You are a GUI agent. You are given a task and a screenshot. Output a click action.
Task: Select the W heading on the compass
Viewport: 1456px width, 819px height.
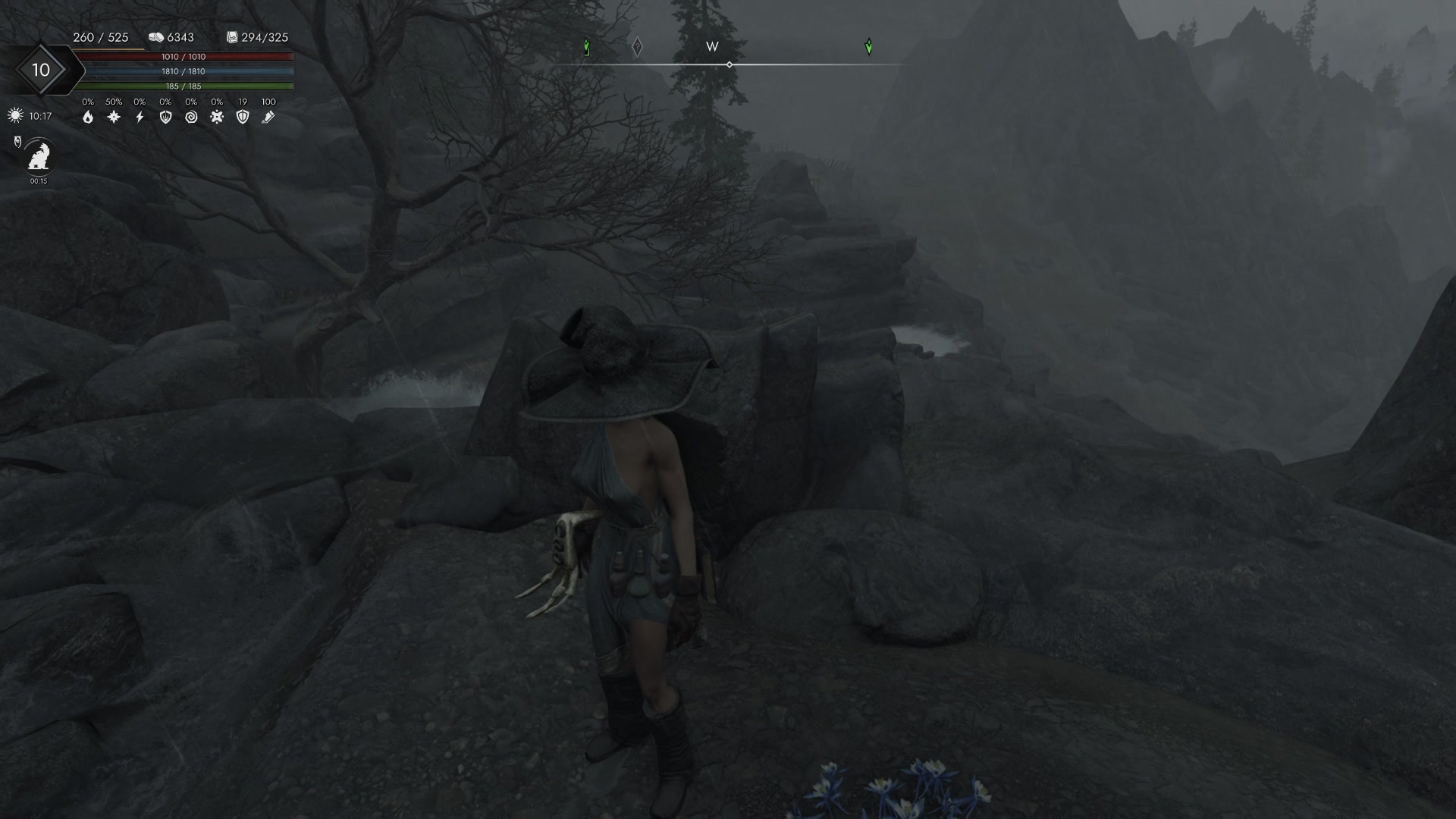[711, 47]
